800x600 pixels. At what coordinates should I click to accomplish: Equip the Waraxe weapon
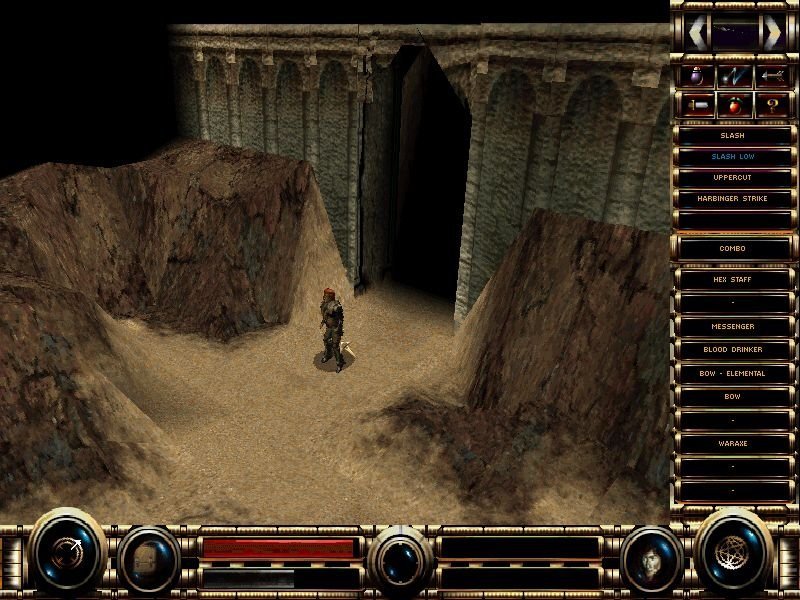pos(733,443)
